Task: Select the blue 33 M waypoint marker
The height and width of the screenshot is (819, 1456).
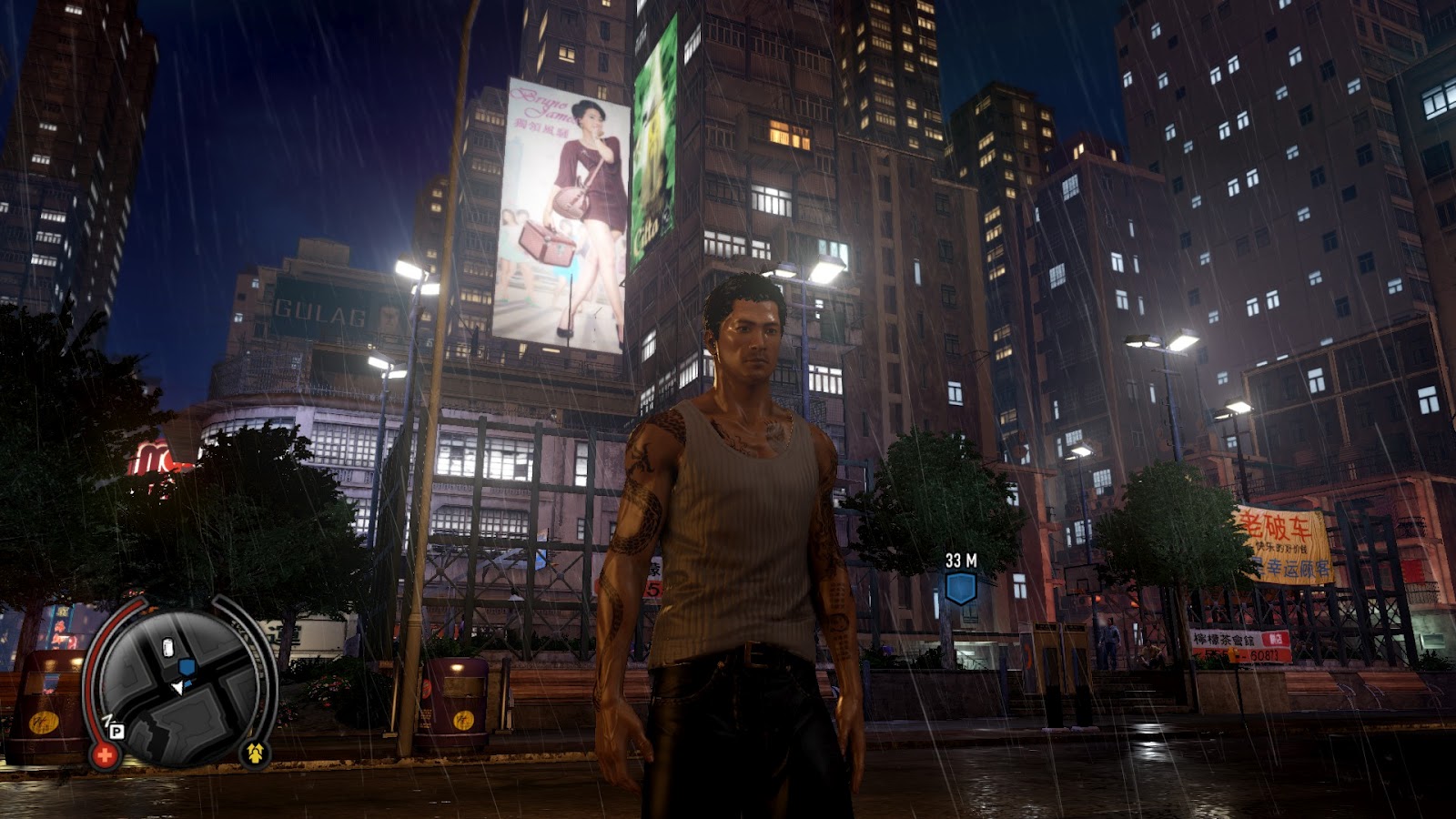Action: point(960,588)
